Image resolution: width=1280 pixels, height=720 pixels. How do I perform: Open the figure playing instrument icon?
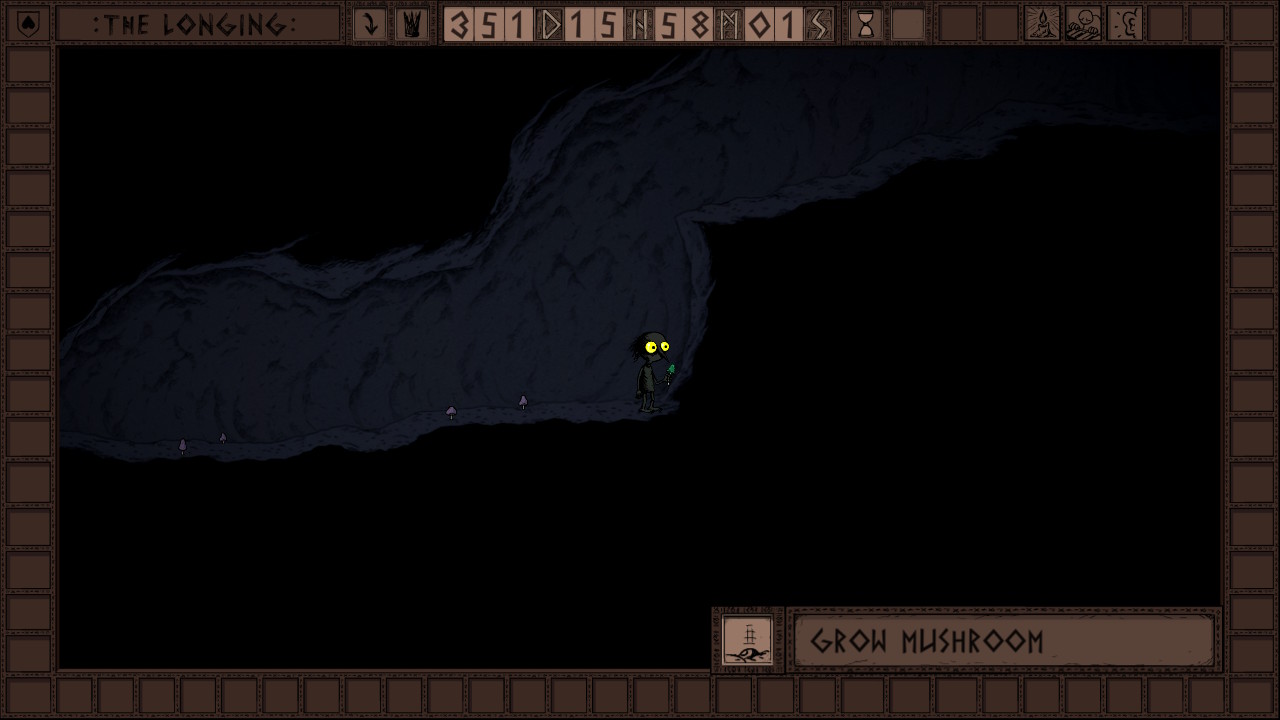tap(1084, 24)
